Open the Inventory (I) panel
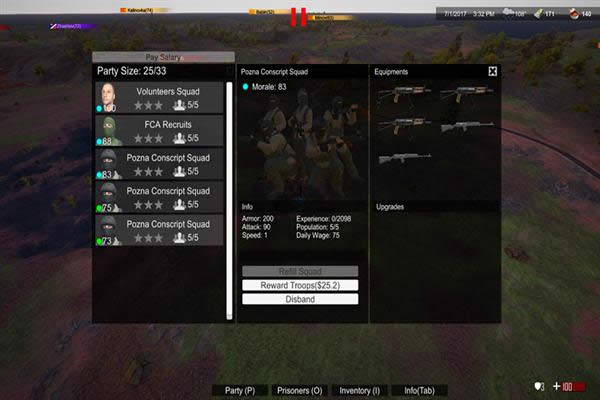The height and width of the screenshot is (400, 600). (x=360, y=390)
